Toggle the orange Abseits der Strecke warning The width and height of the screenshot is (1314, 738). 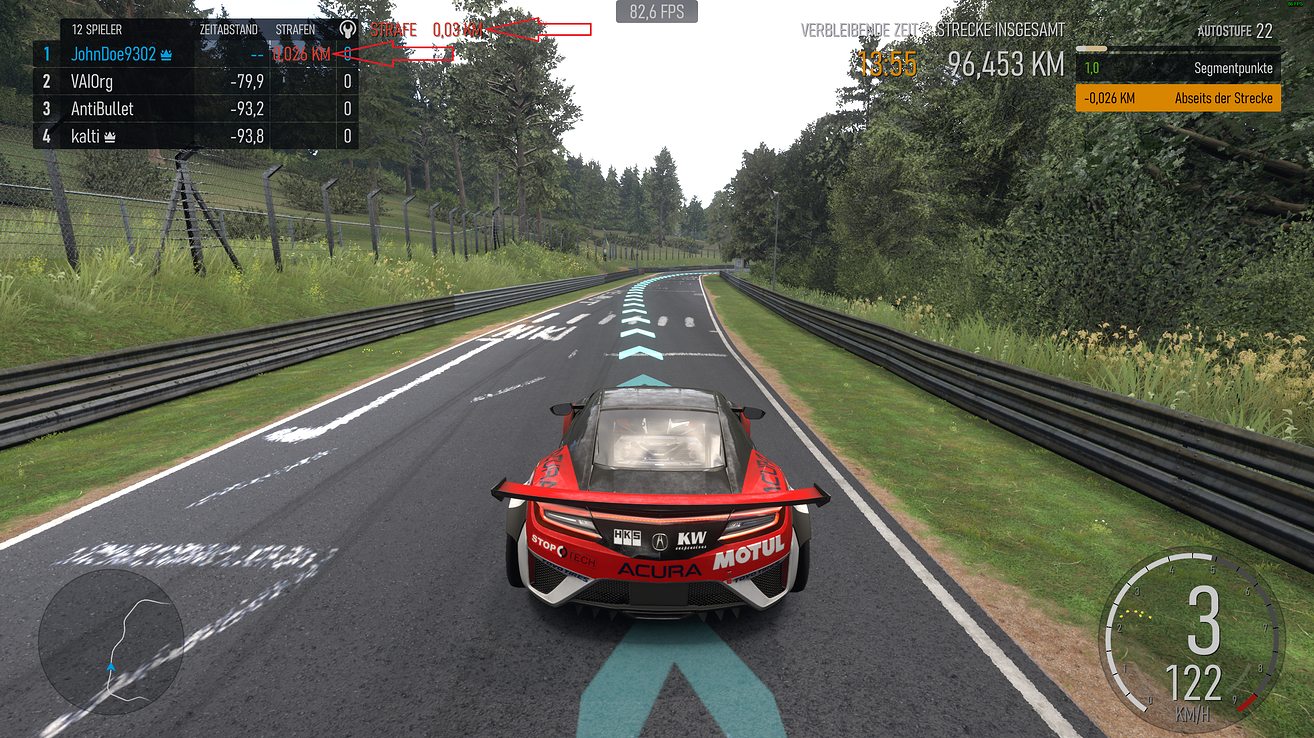tap(1177, 98)
